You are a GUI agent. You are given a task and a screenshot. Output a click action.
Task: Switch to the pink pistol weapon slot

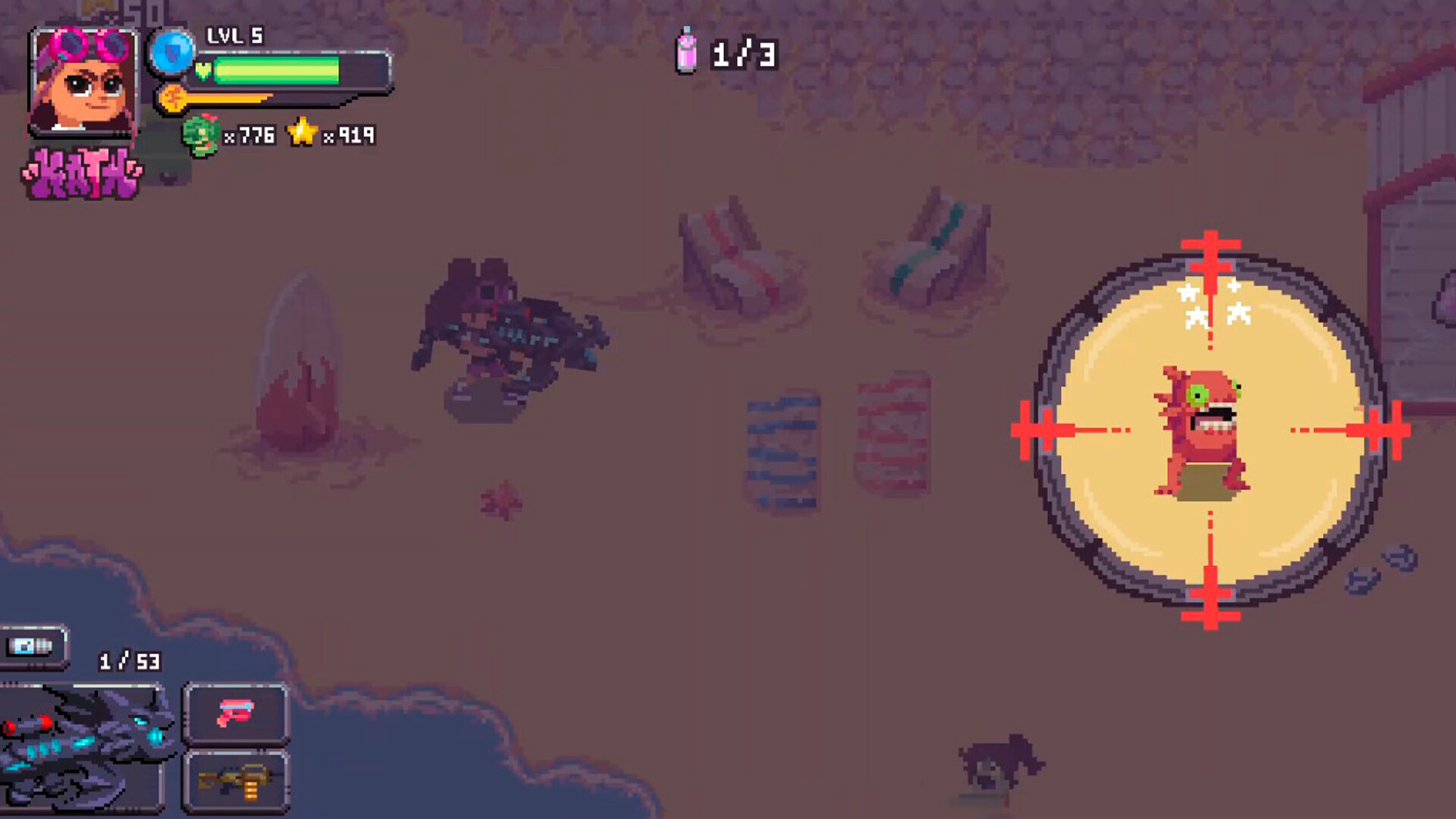click(236, 714)
